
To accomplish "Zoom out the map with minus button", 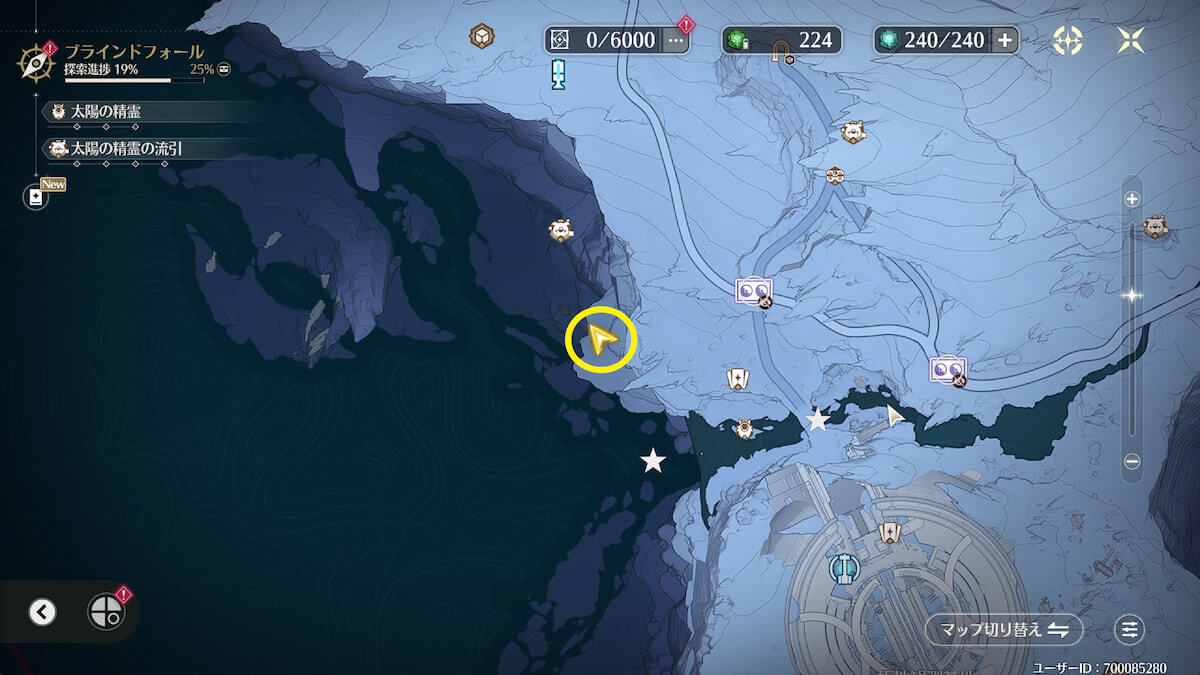I will 1132,461.
